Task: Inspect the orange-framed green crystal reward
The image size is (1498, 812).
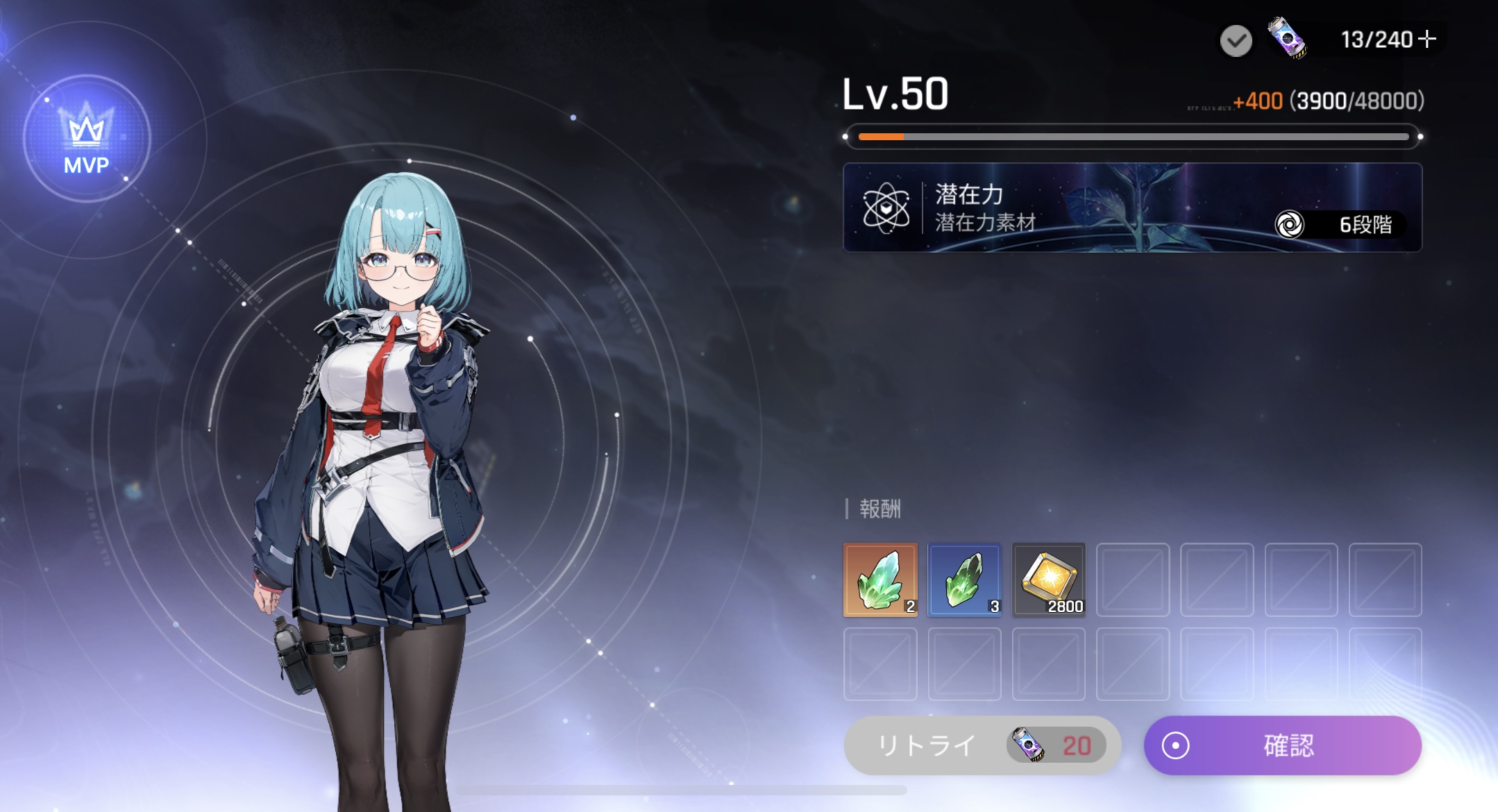Action: [880, 580]
